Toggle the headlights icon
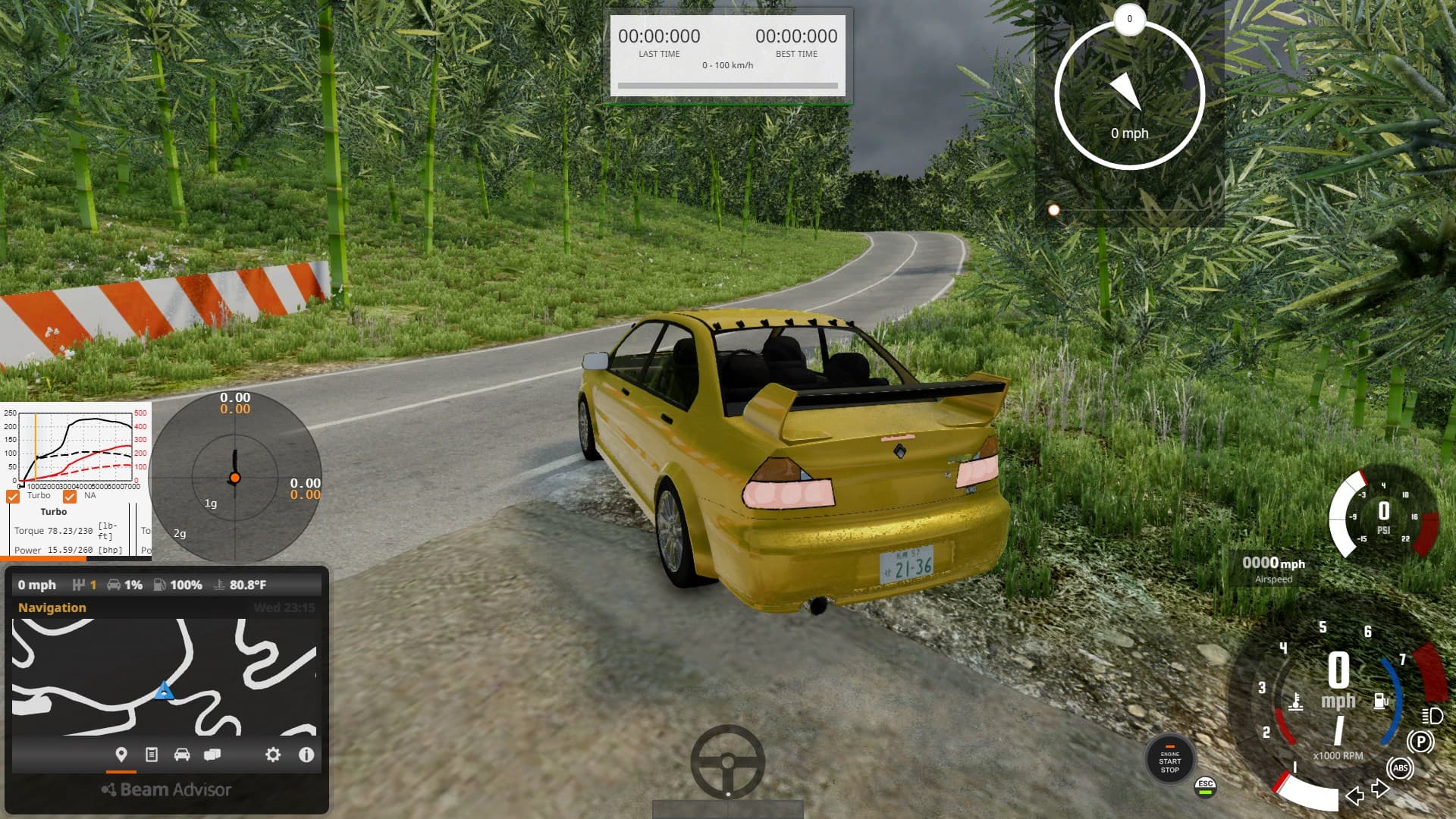This screenshot has width=1456, height=819. point(1432,716)
